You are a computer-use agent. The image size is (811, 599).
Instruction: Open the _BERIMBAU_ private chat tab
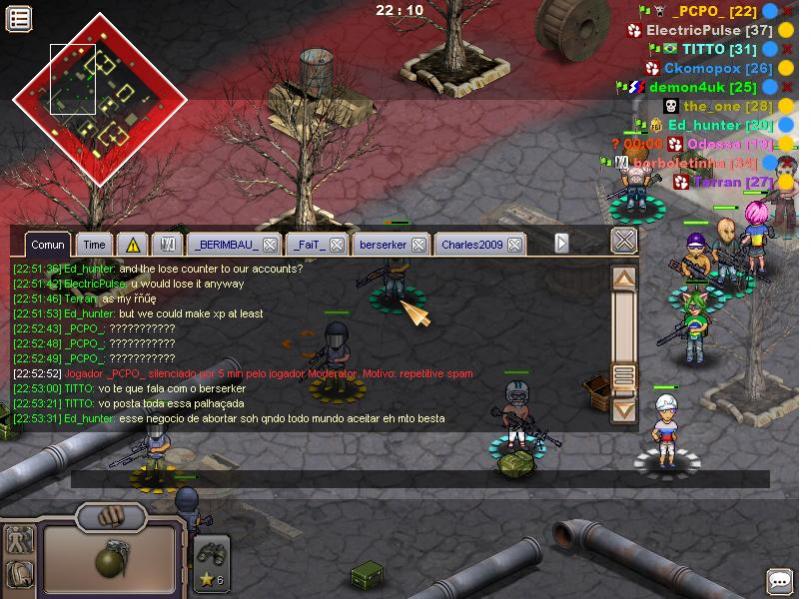223,244
